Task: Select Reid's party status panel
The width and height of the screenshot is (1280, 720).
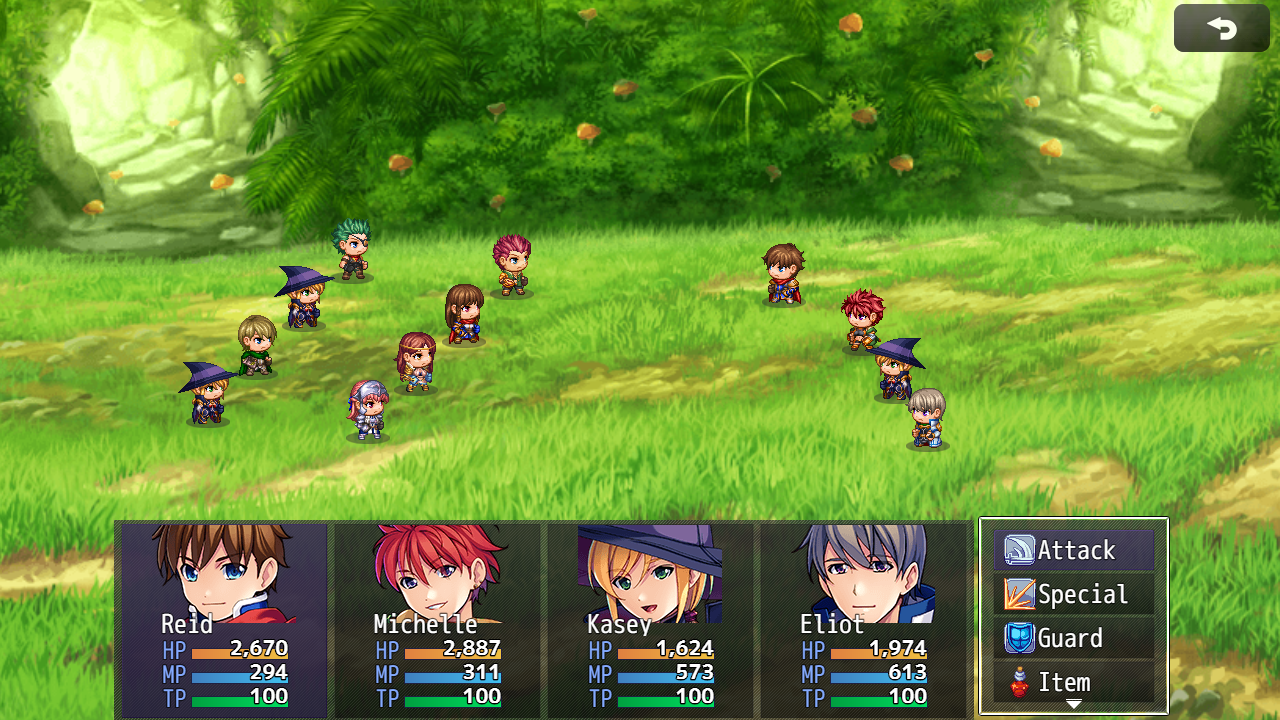Action: pos(223,618)
